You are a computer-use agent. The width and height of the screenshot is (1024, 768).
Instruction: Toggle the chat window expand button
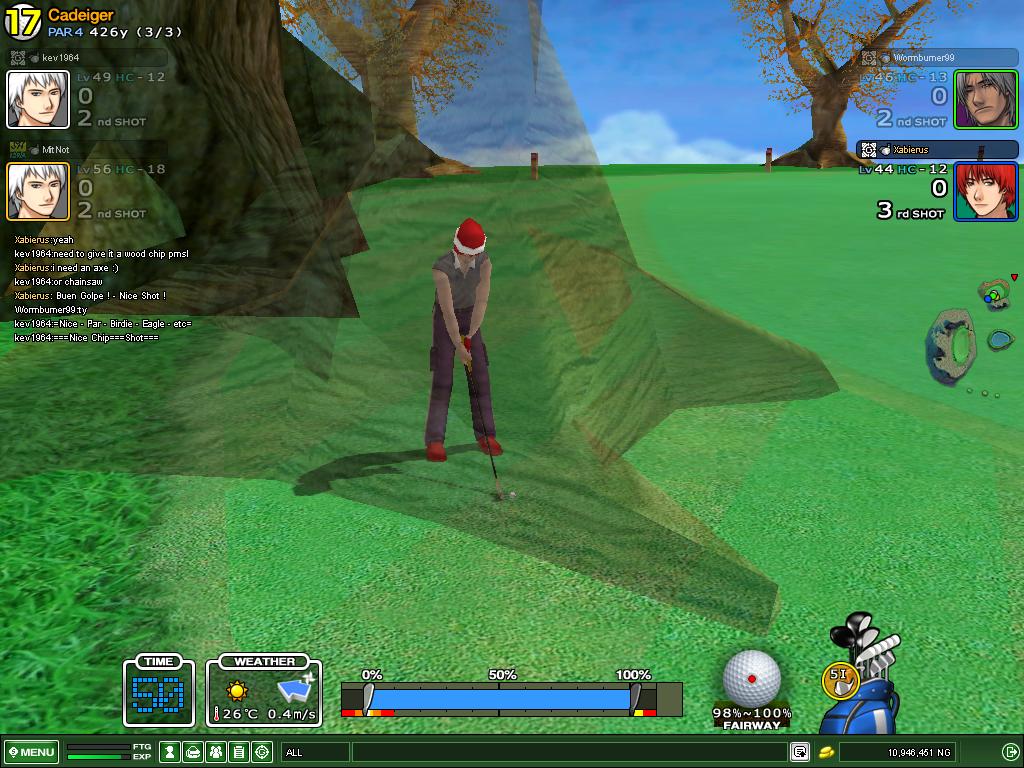800,752
